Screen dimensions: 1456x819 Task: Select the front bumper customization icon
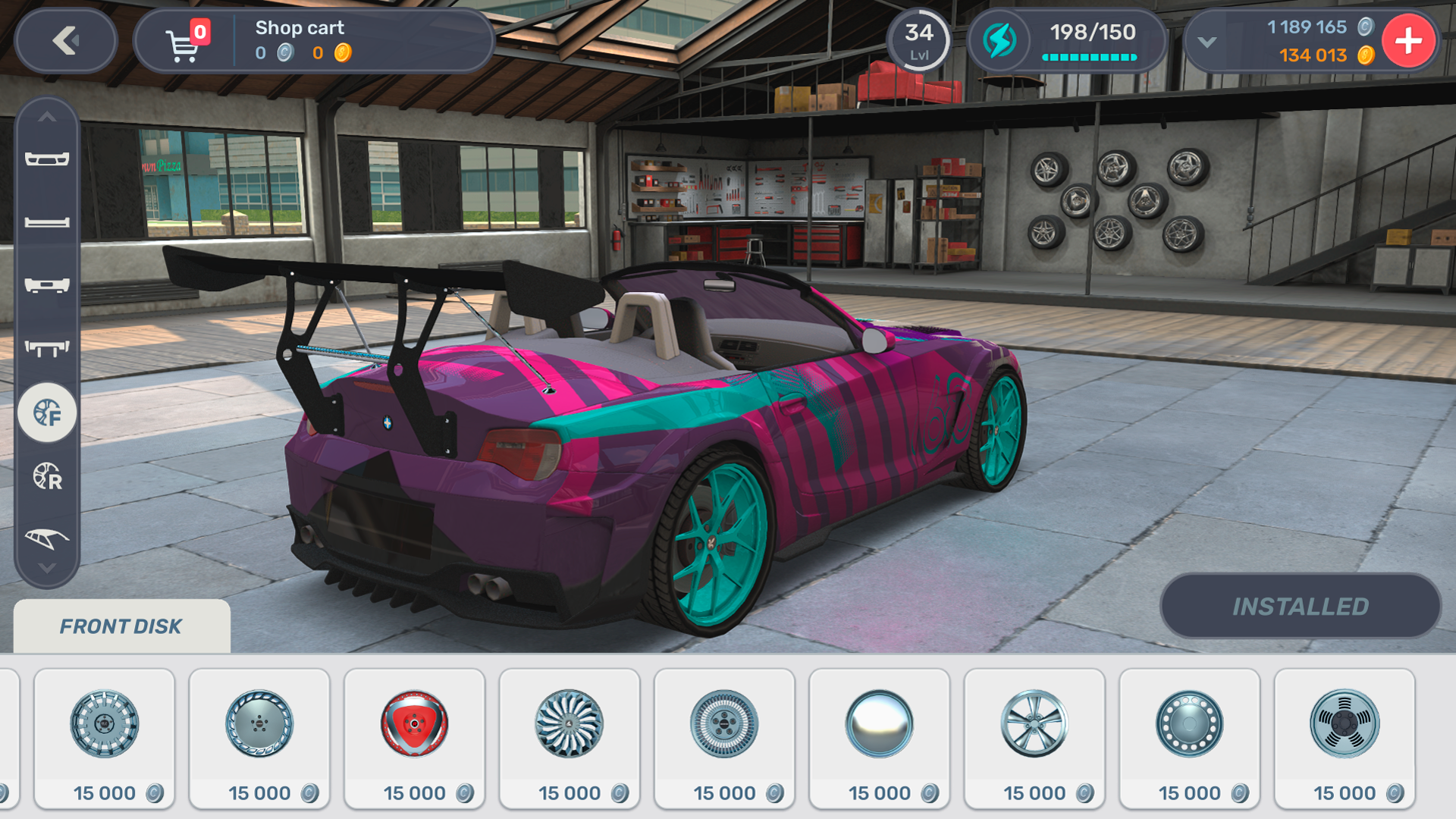(x=47, y=159)
